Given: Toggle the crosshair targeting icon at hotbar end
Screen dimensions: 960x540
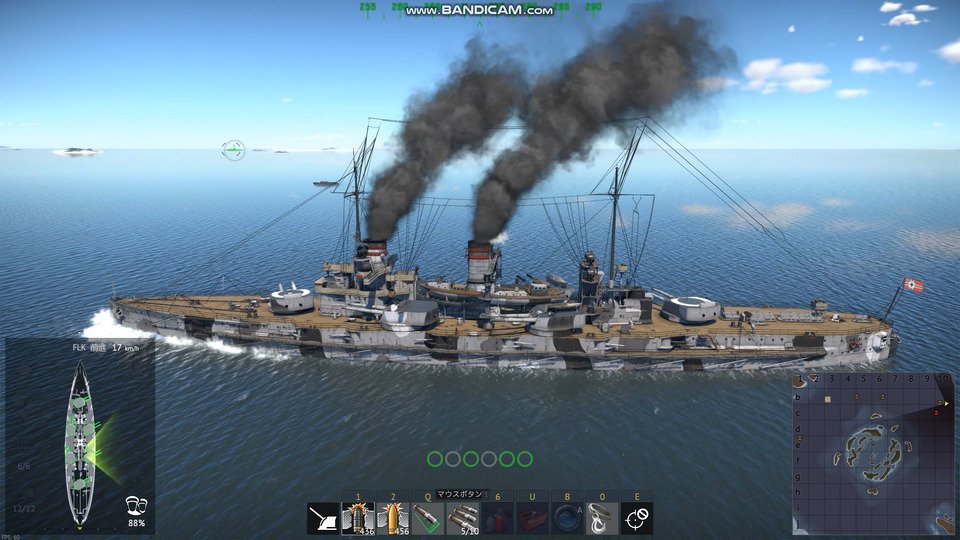Looking at the screenshot, I should coord(637,518).
